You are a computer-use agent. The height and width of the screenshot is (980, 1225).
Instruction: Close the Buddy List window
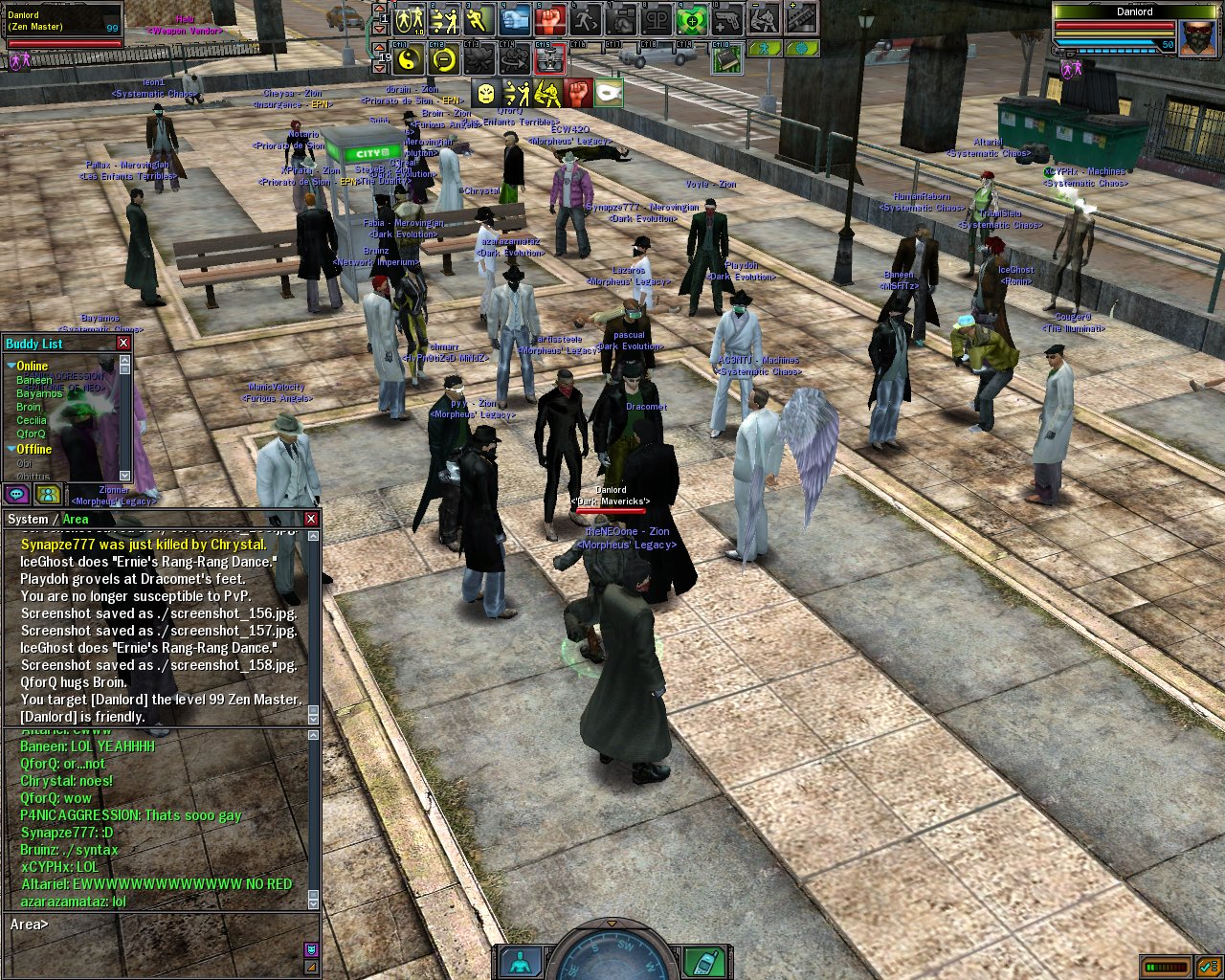(x=123, y=344)
